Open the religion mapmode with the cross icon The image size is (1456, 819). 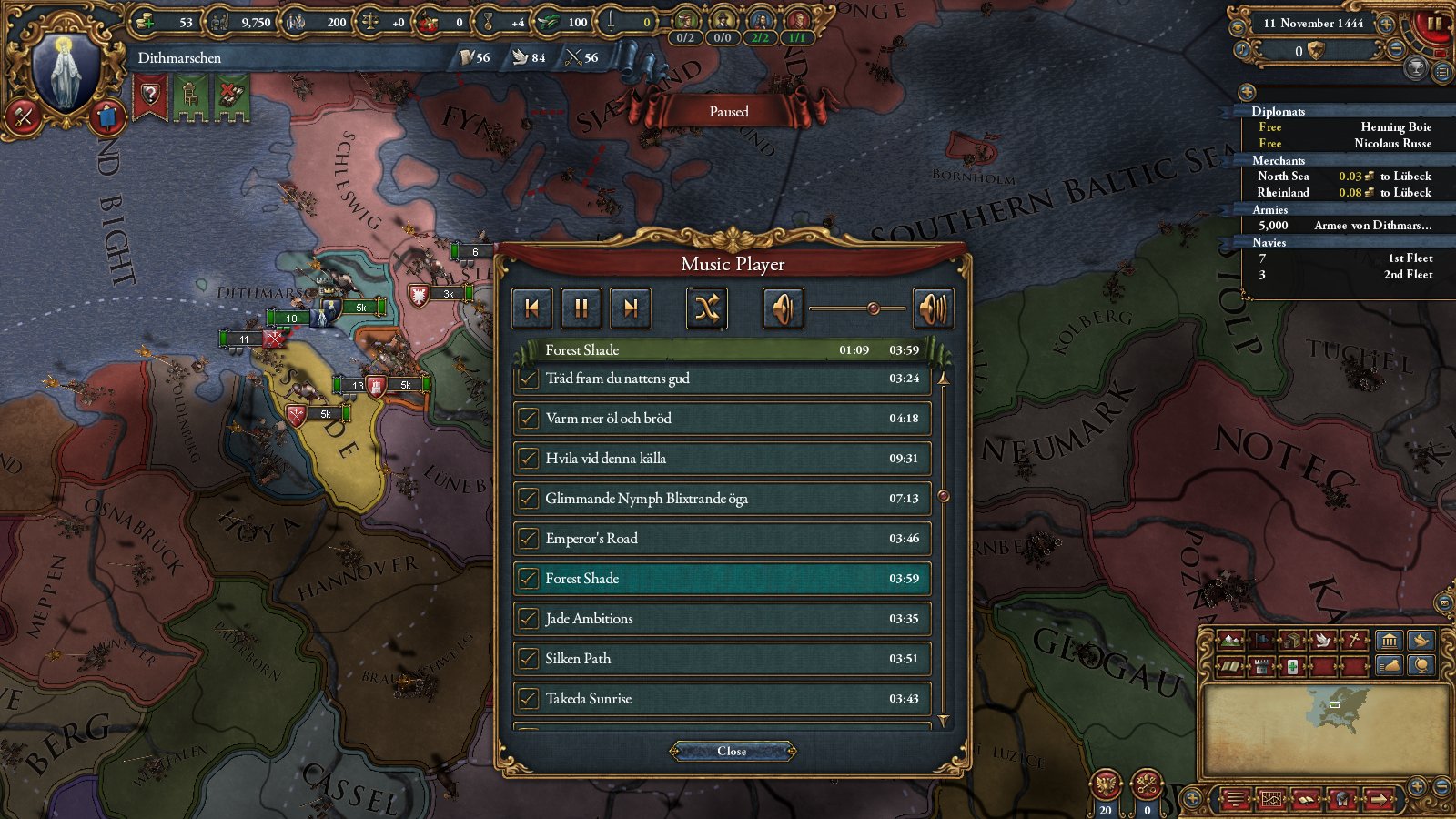tap(1354, 639)
